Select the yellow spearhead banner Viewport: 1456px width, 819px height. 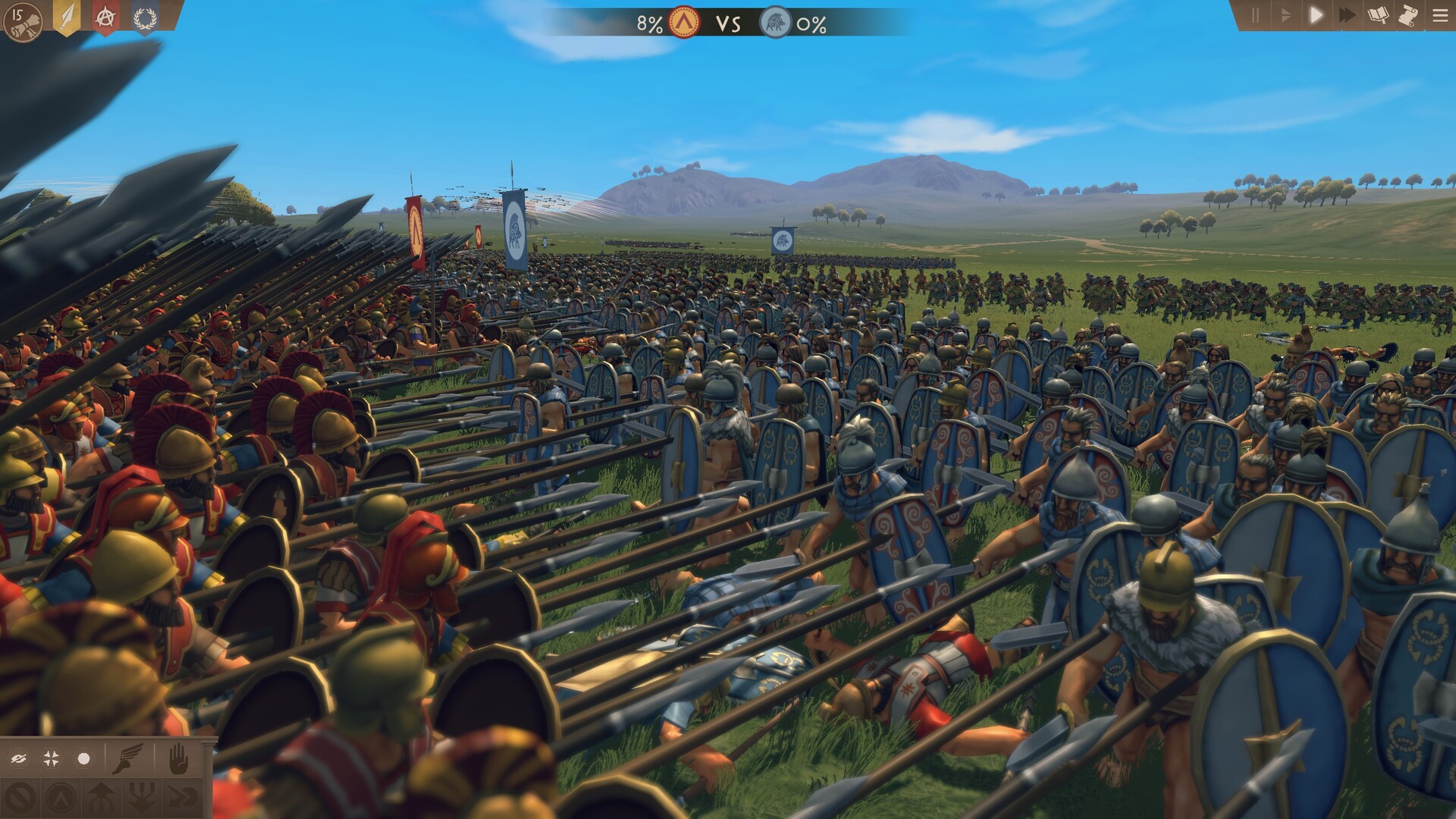(67, 17)
